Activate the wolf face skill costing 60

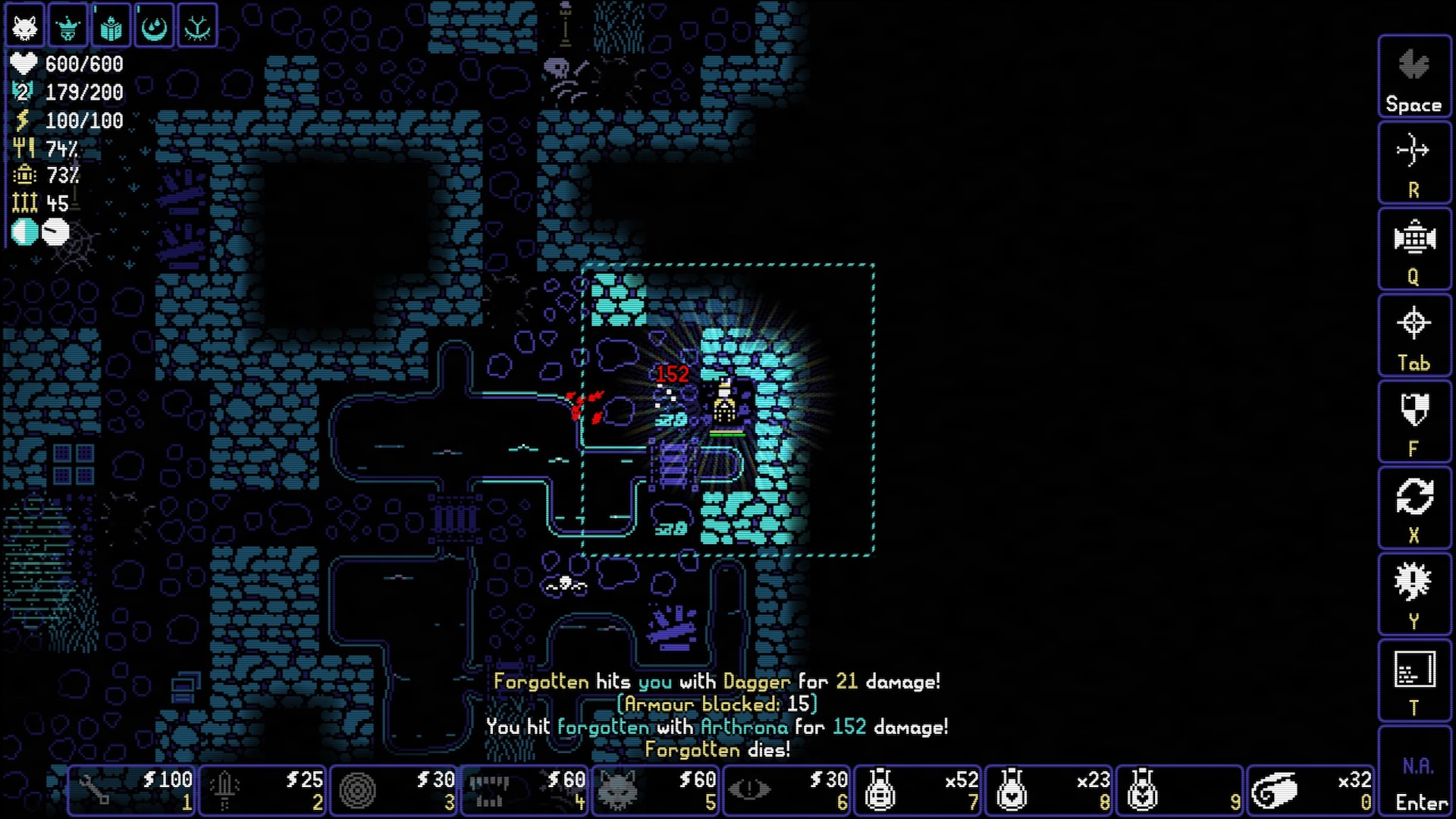point(656,790)
